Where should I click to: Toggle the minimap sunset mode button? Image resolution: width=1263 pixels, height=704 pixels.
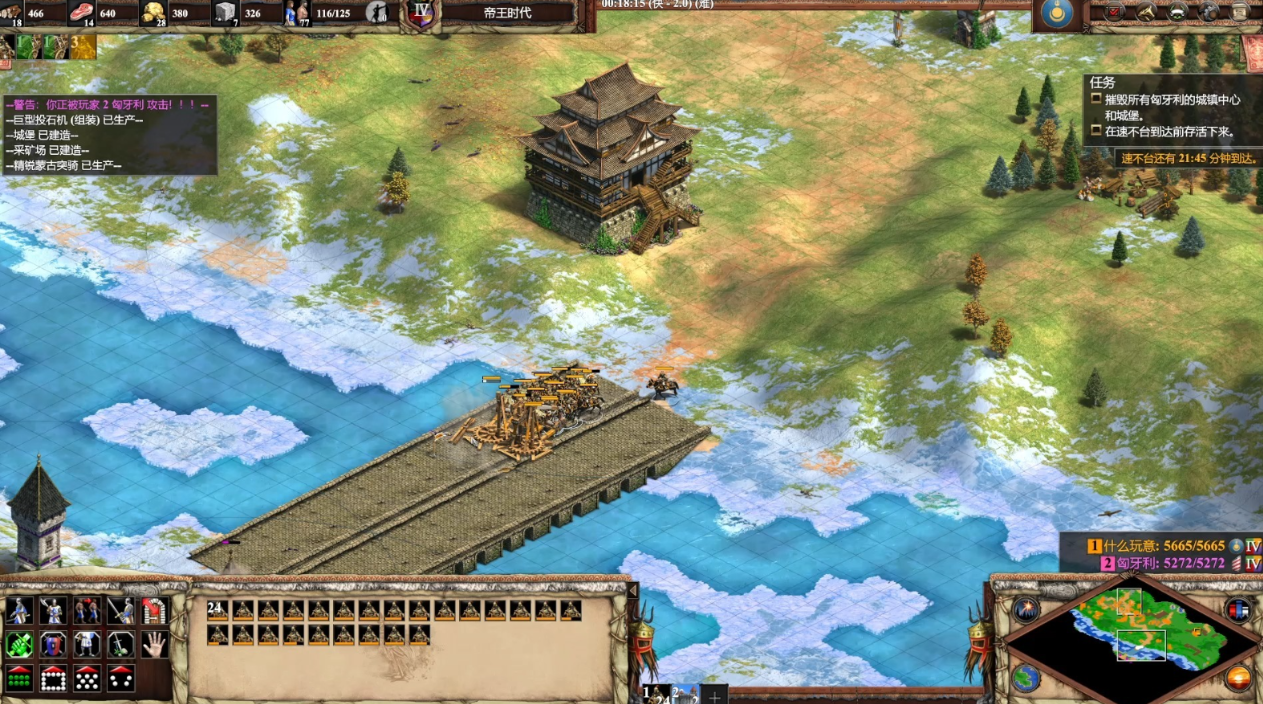tap(1238, 677)
